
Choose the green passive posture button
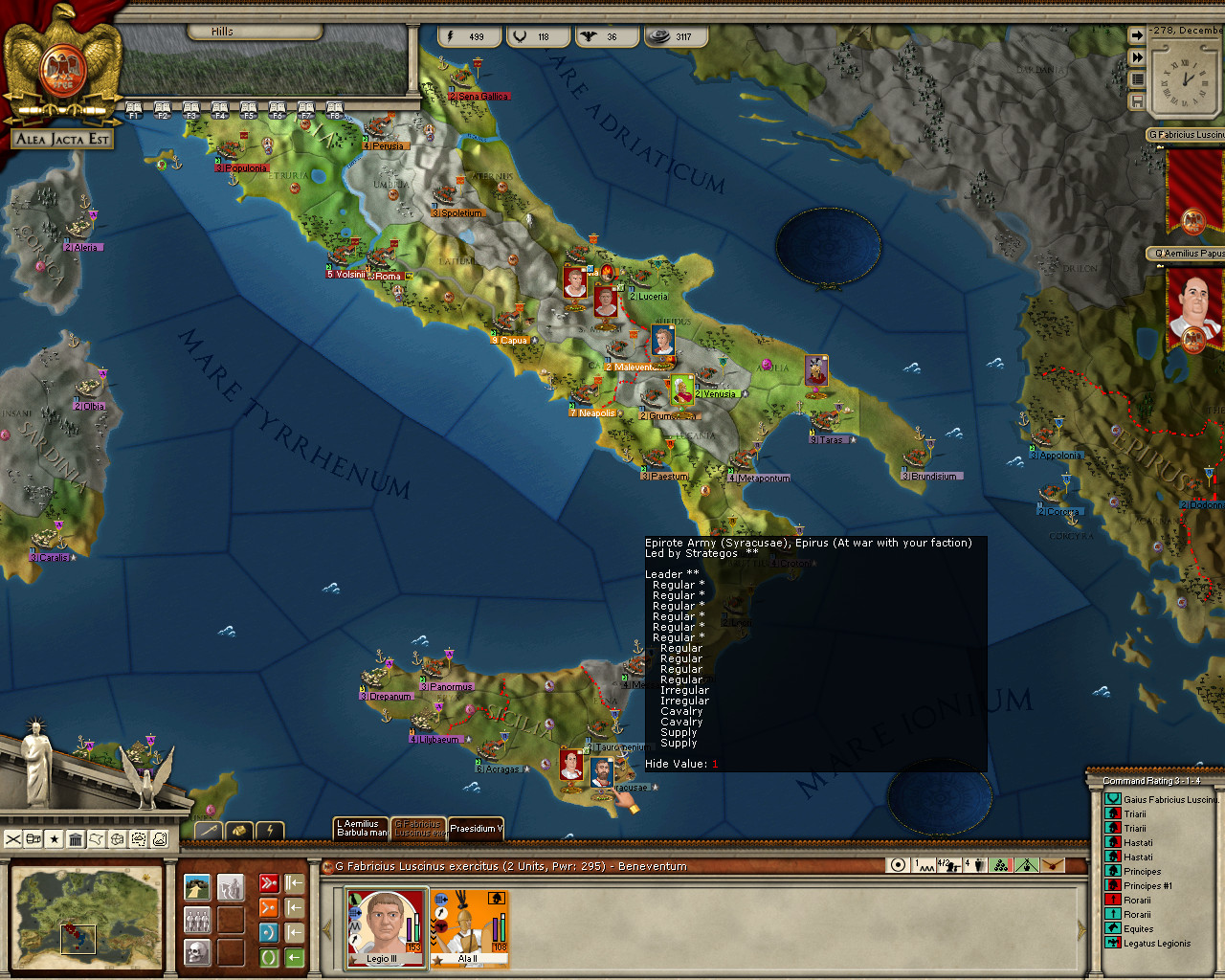269,956
